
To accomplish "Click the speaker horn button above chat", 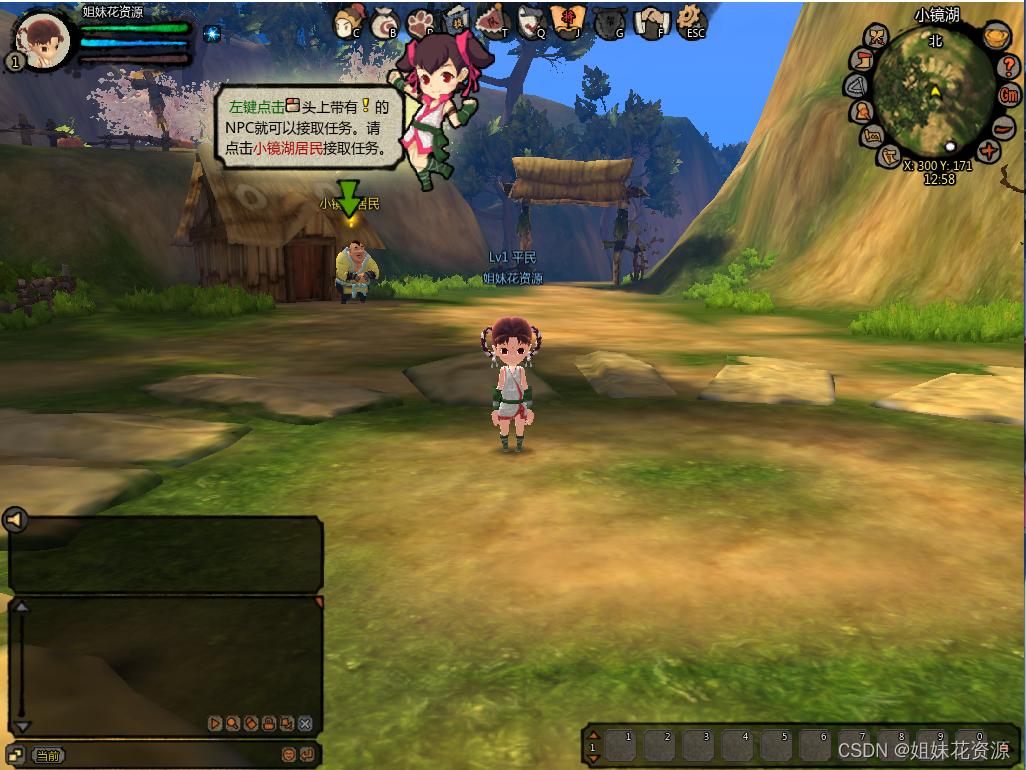I will click(14, 519).
